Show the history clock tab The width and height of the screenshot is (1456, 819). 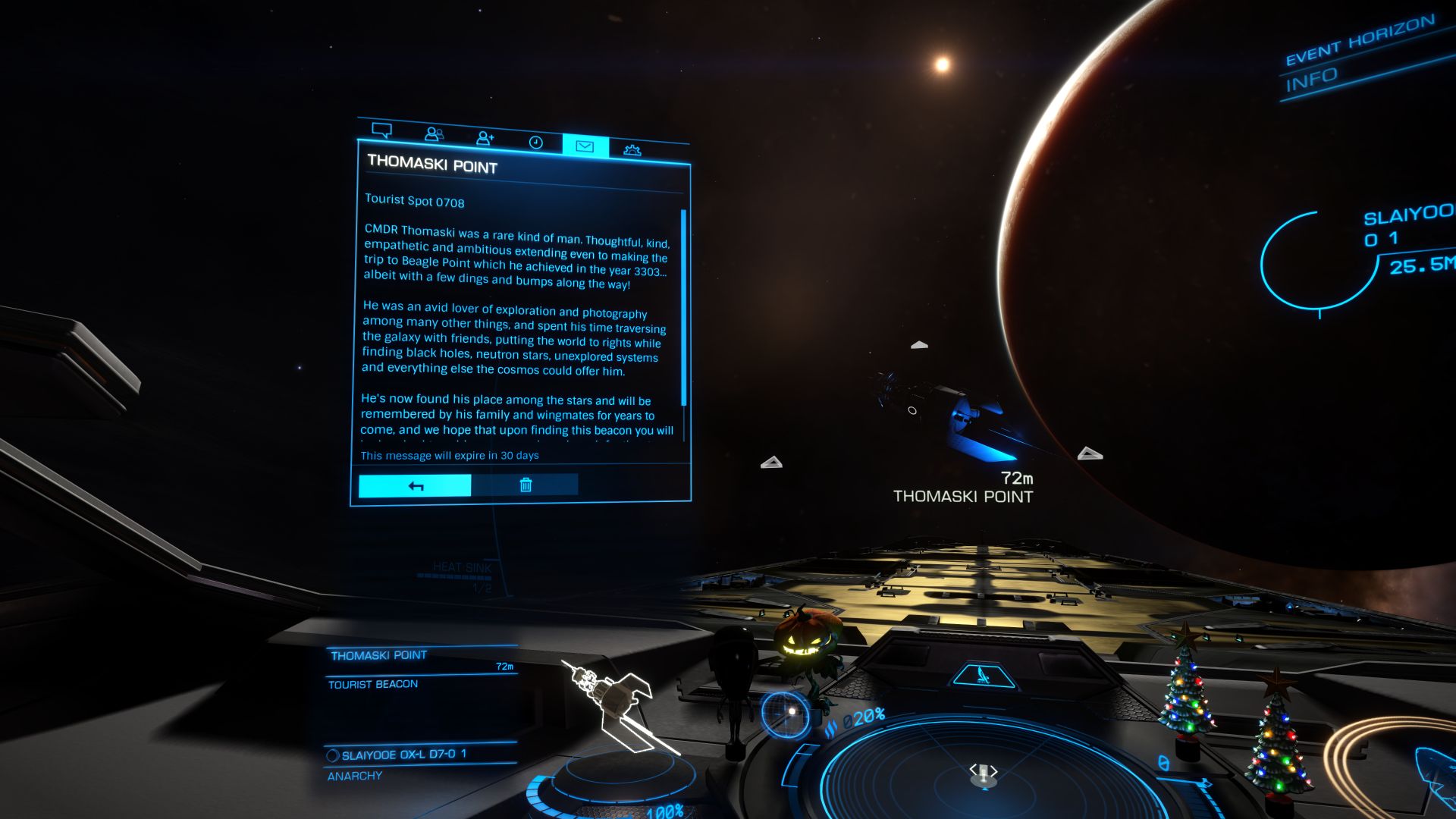[x=535, y=142]
